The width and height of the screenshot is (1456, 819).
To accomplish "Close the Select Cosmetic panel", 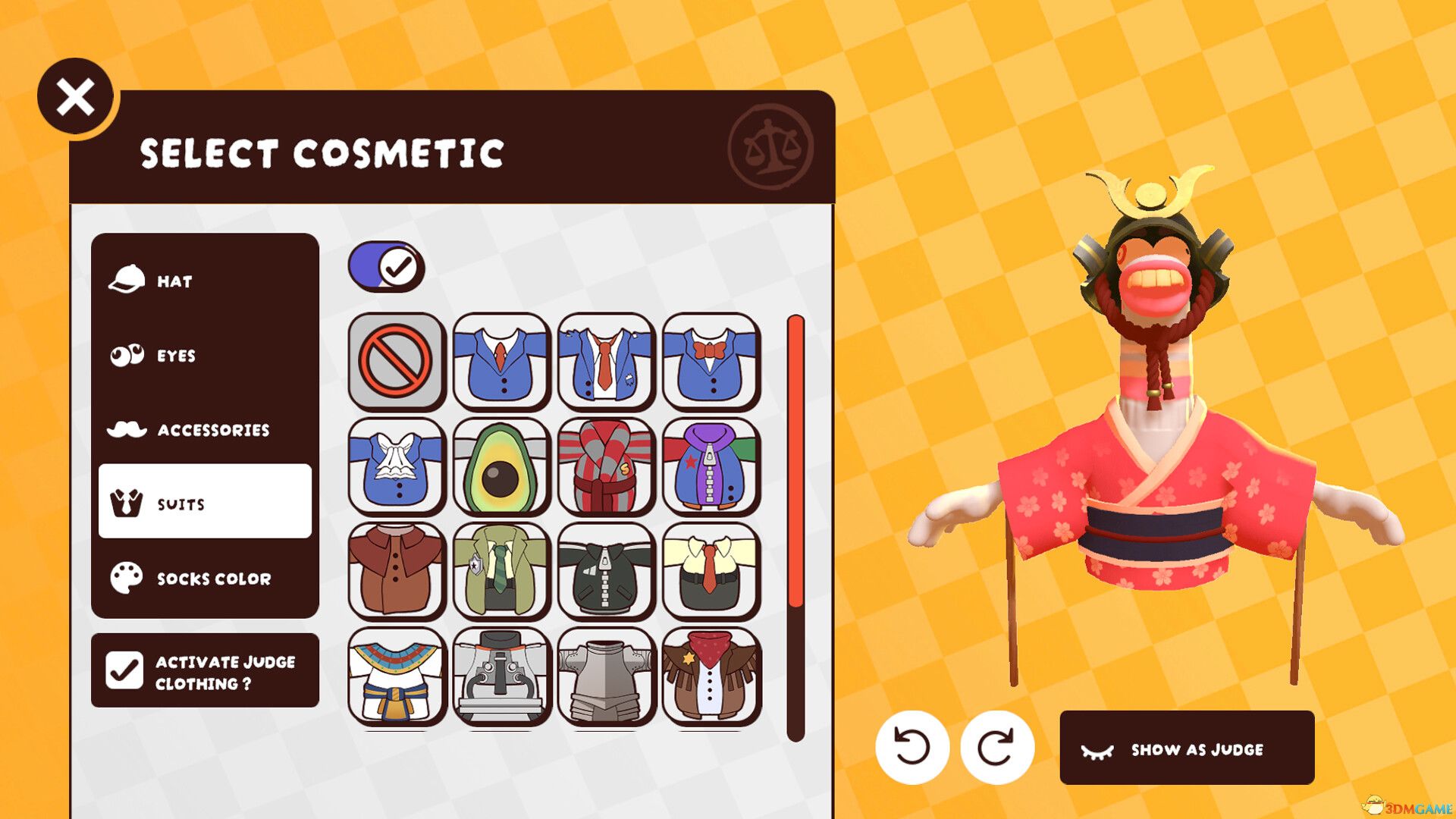I will pos(75,96).
